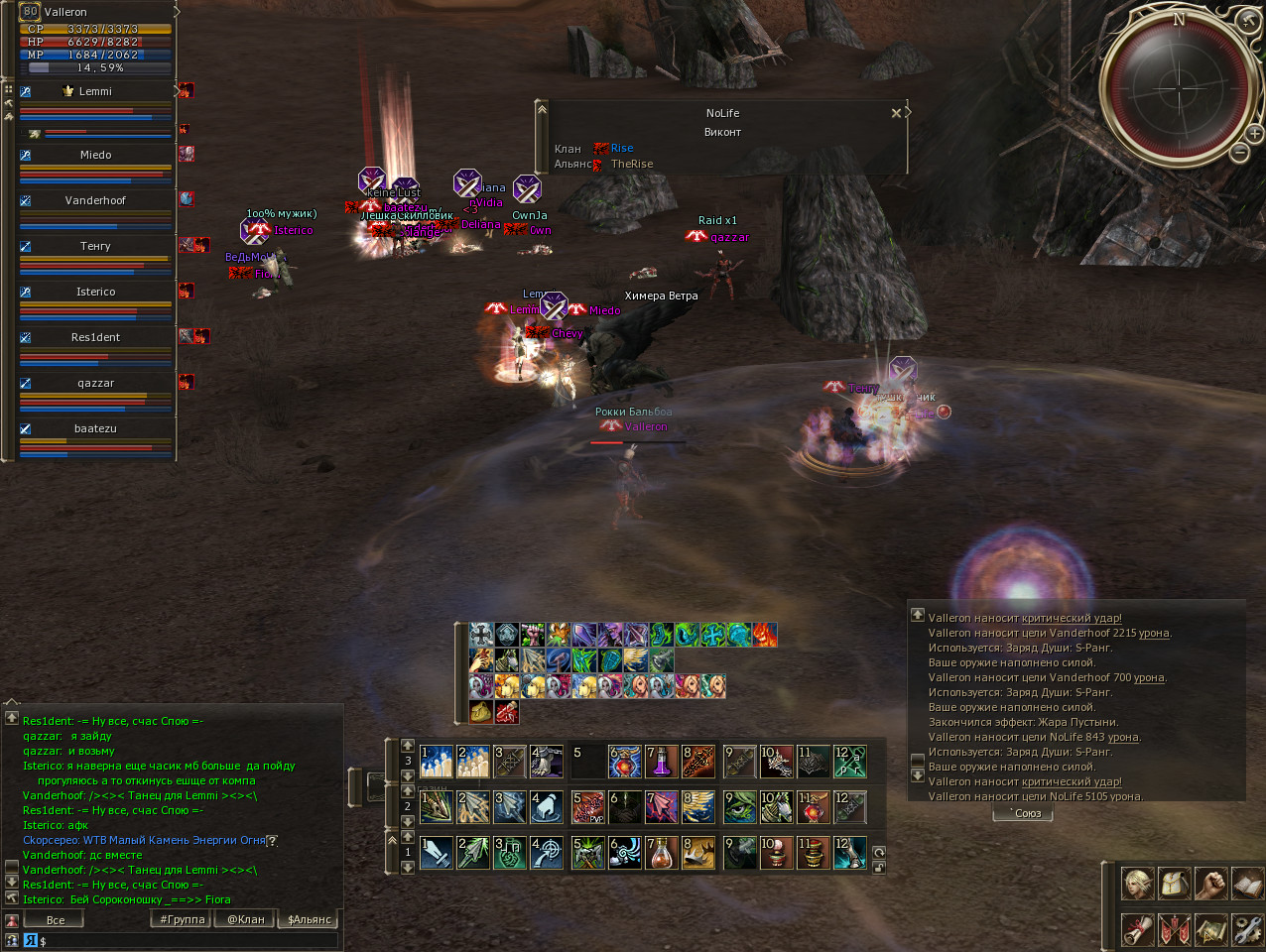Select party member Miedo
Viewport: 1266px width, 952px height.
pos(95,155)
